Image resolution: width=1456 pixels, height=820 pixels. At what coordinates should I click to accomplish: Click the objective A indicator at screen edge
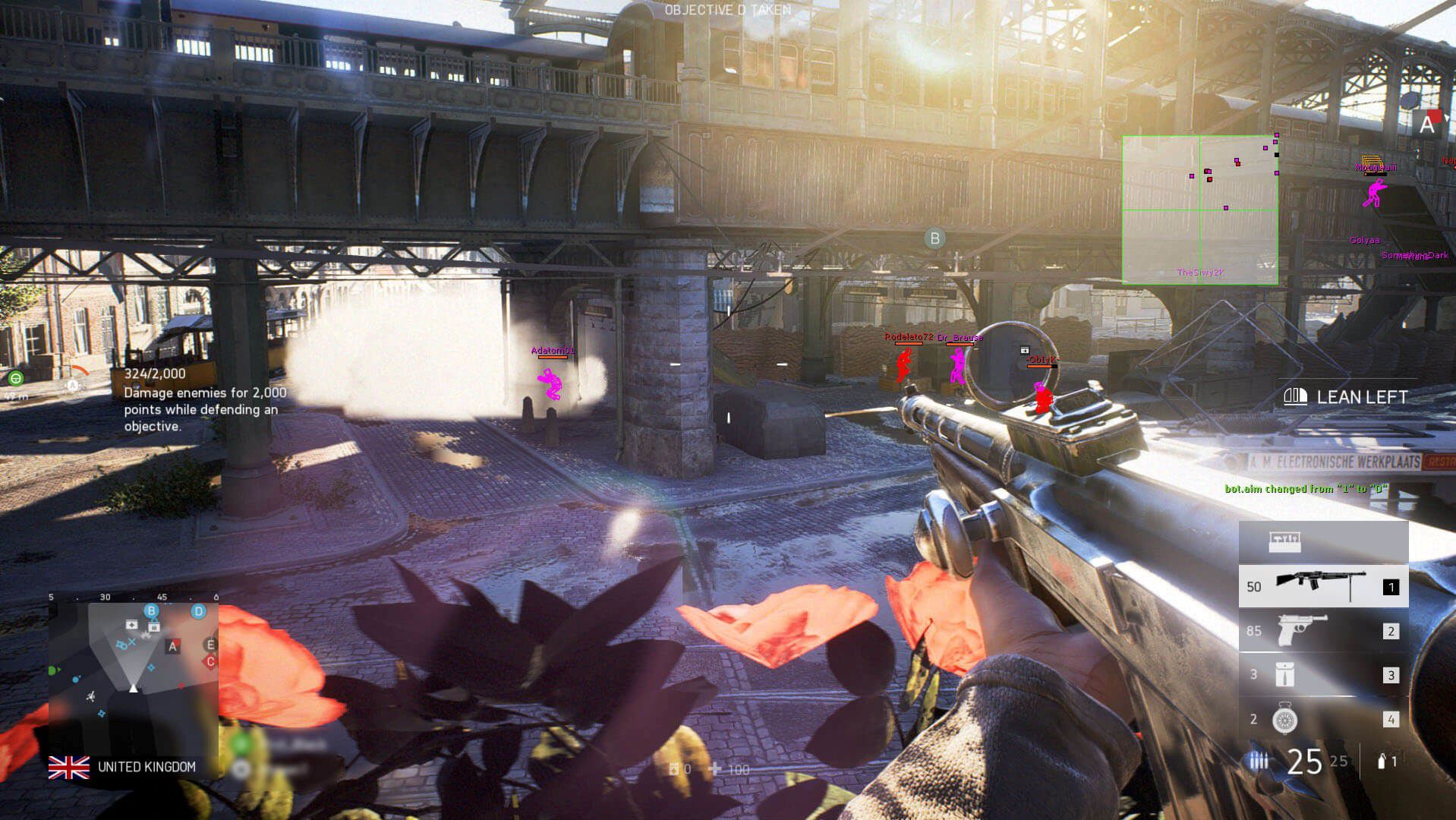(x=1426, y=125)
